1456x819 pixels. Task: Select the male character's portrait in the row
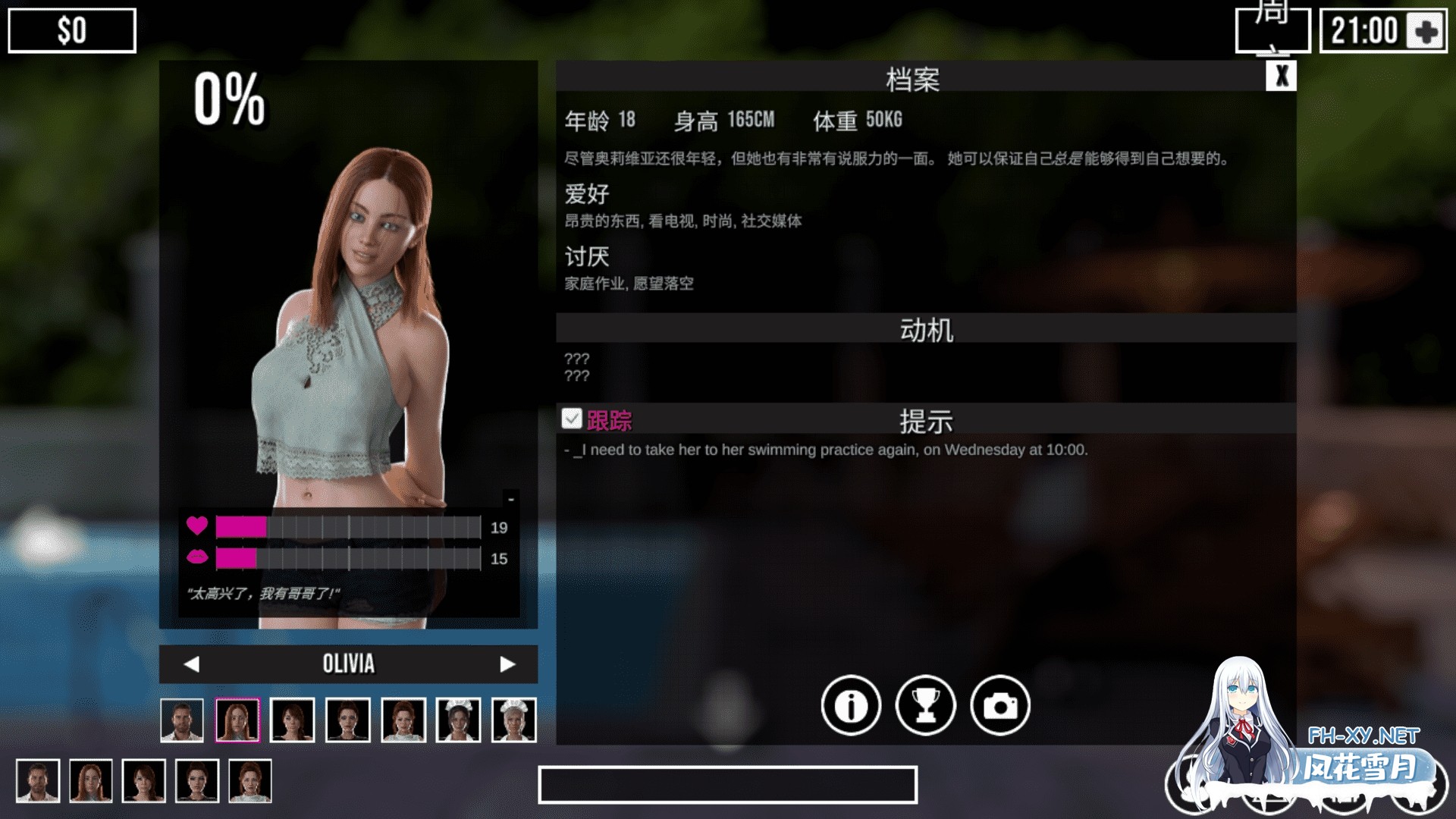point(182,719)
